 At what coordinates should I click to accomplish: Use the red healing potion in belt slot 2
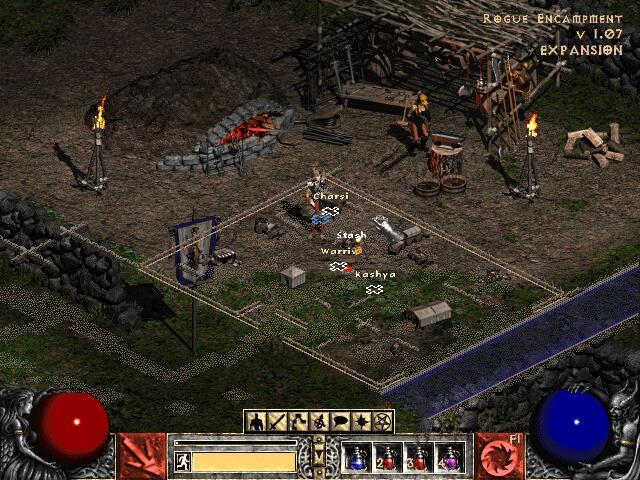click(388, 458)
